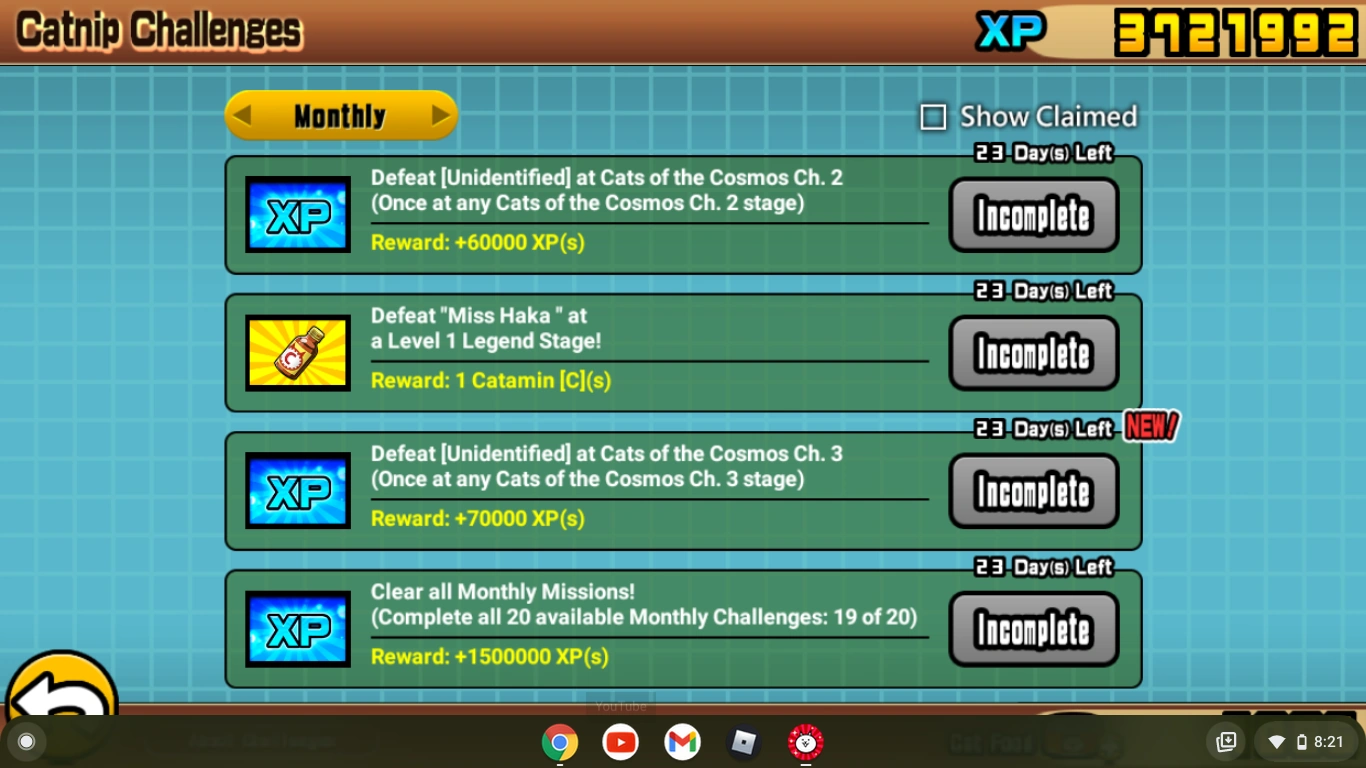Open Gmail from the shelf

pyautogui.click(x=682, y=742)
